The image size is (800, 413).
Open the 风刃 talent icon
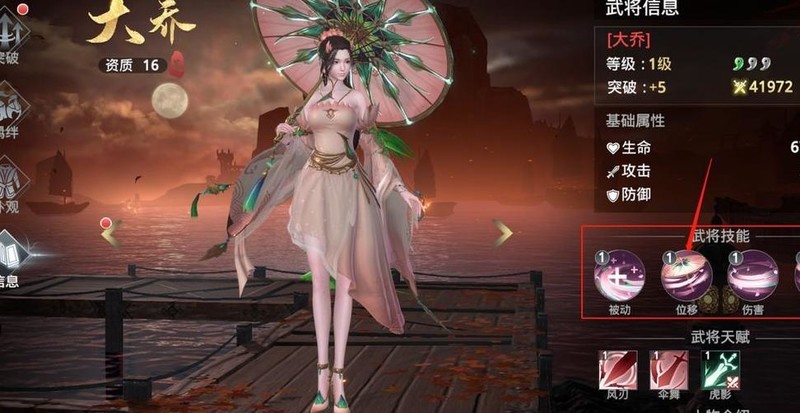[x=617, y=370]
